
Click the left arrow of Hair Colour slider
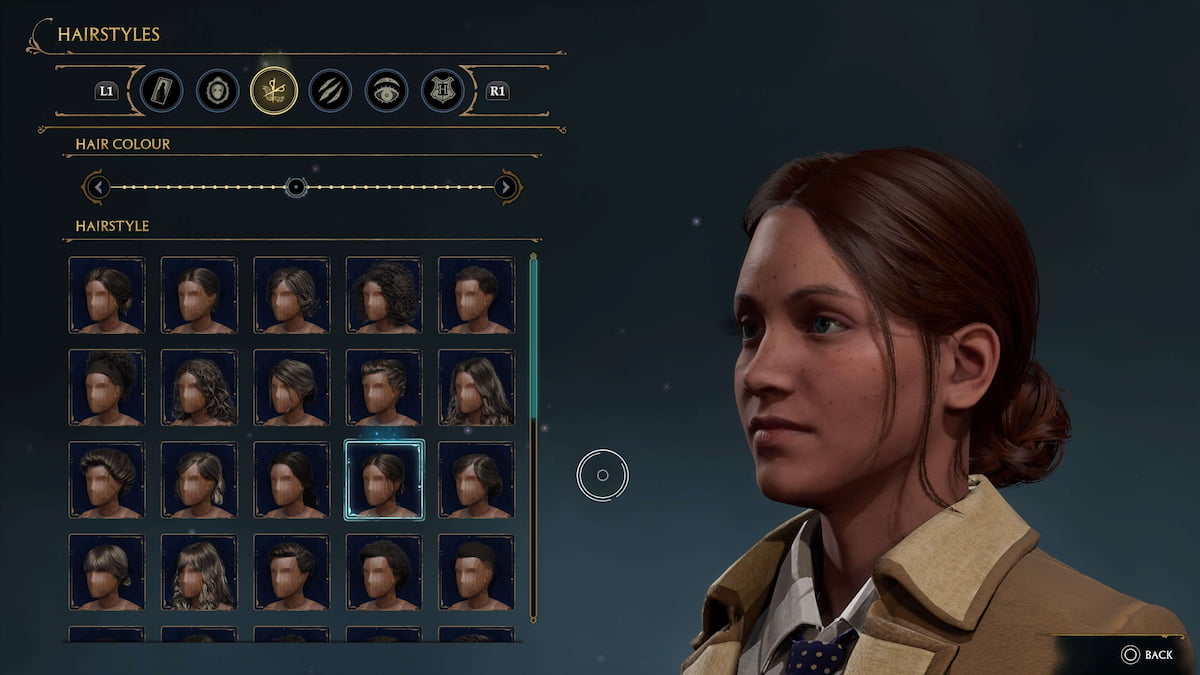click(96, 187)
